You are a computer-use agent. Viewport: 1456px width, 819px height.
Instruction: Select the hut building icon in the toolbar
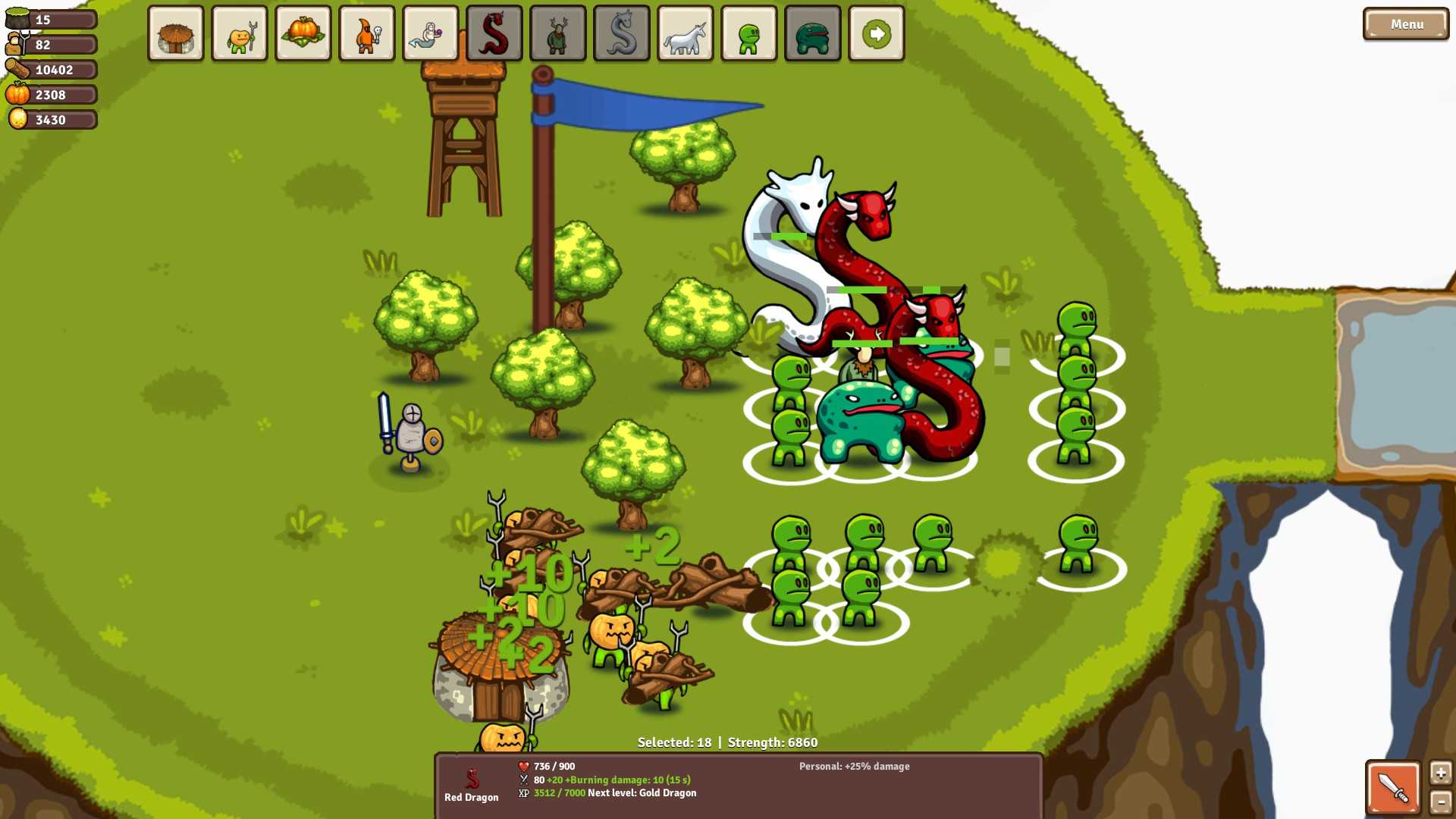pyautogui.click(x=175, y=33)
